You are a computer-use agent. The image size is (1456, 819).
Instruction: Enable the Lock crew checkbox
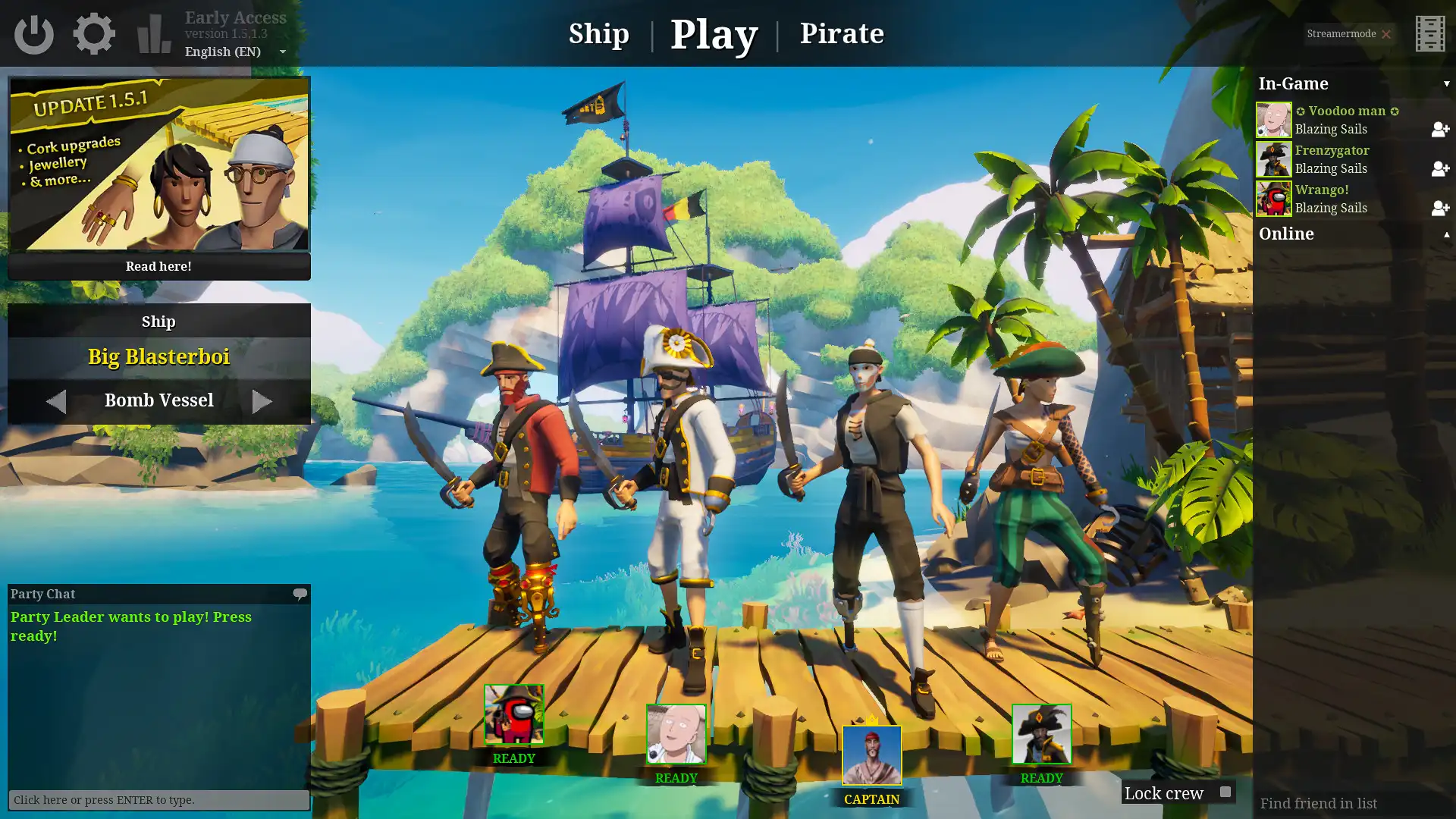coord(1224,792)
